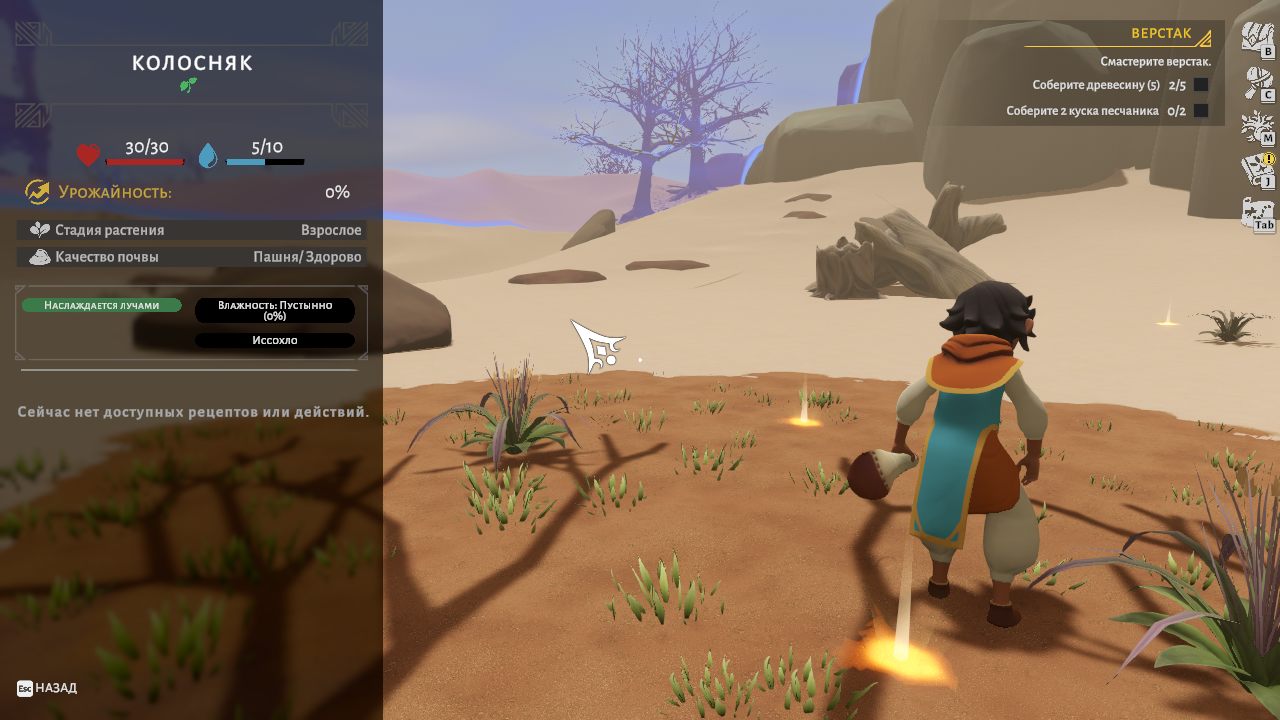Image resolution: width=1280 pixels, height=720 pixels.
Task: Open the map scroll icon
Action: tap(1257, 214)
